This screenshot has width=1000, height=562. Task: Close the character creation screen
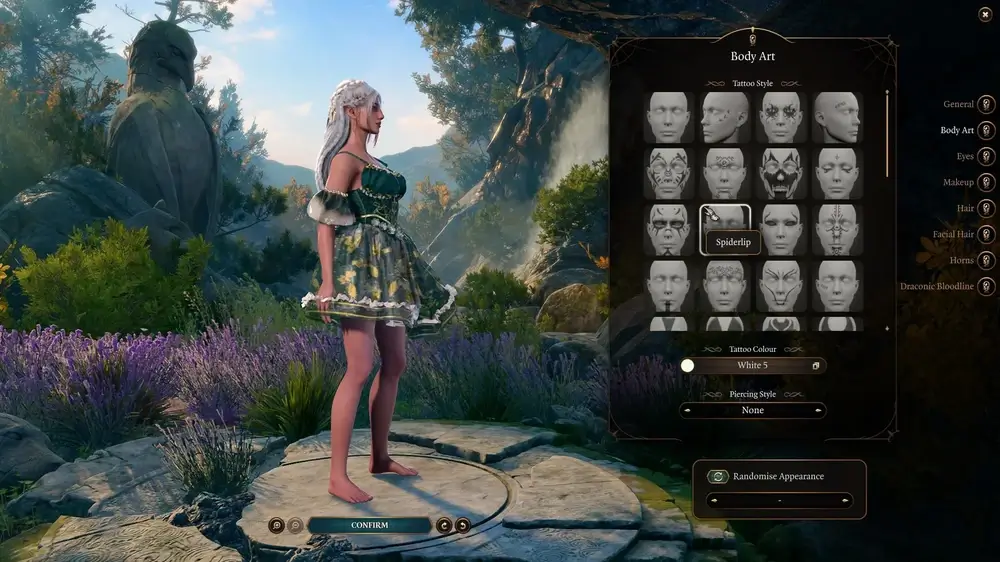point(985,14)
